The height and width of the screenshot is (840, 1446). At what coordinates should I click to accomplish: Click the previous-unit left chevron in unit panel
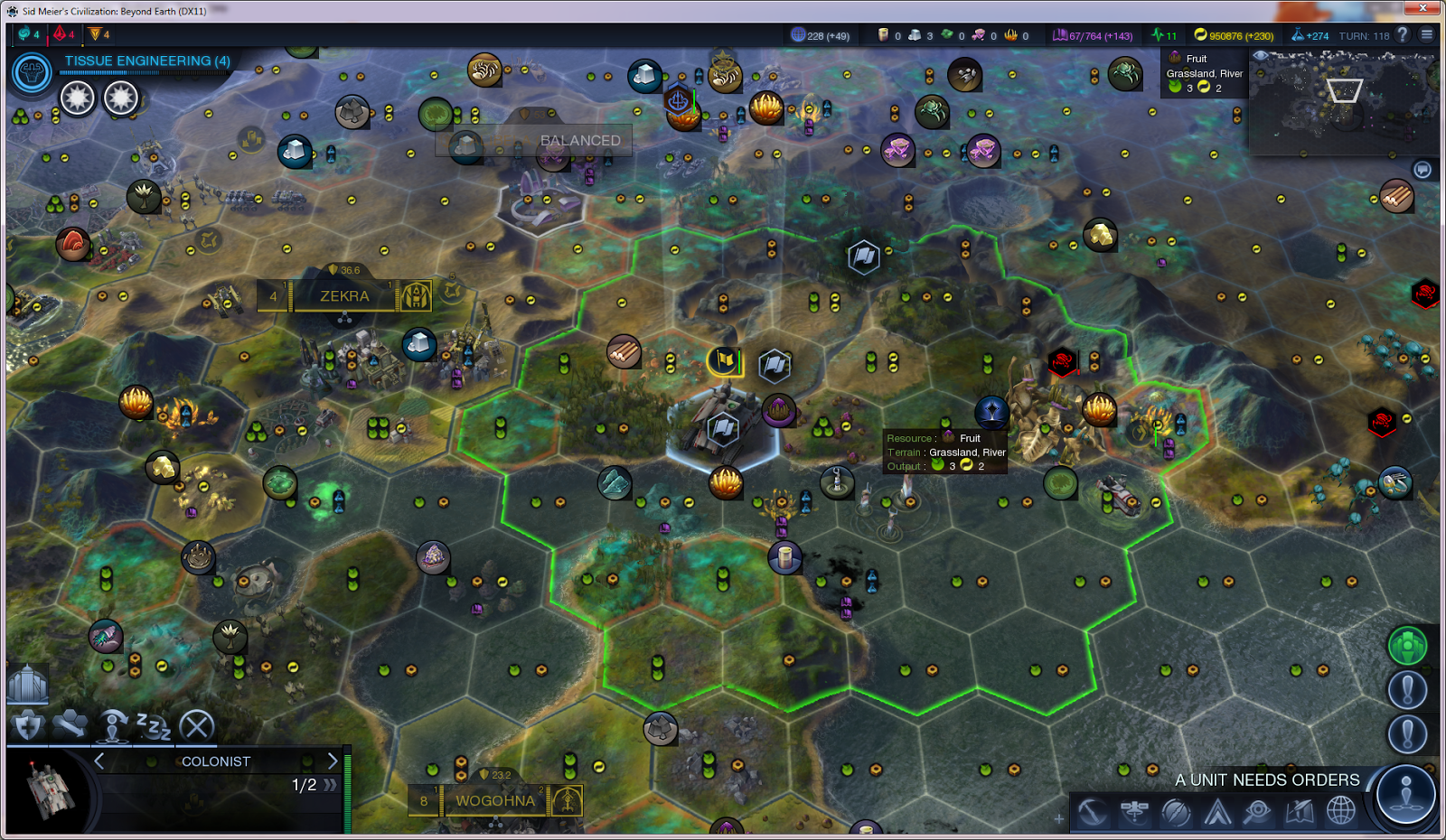pos(98,761)
